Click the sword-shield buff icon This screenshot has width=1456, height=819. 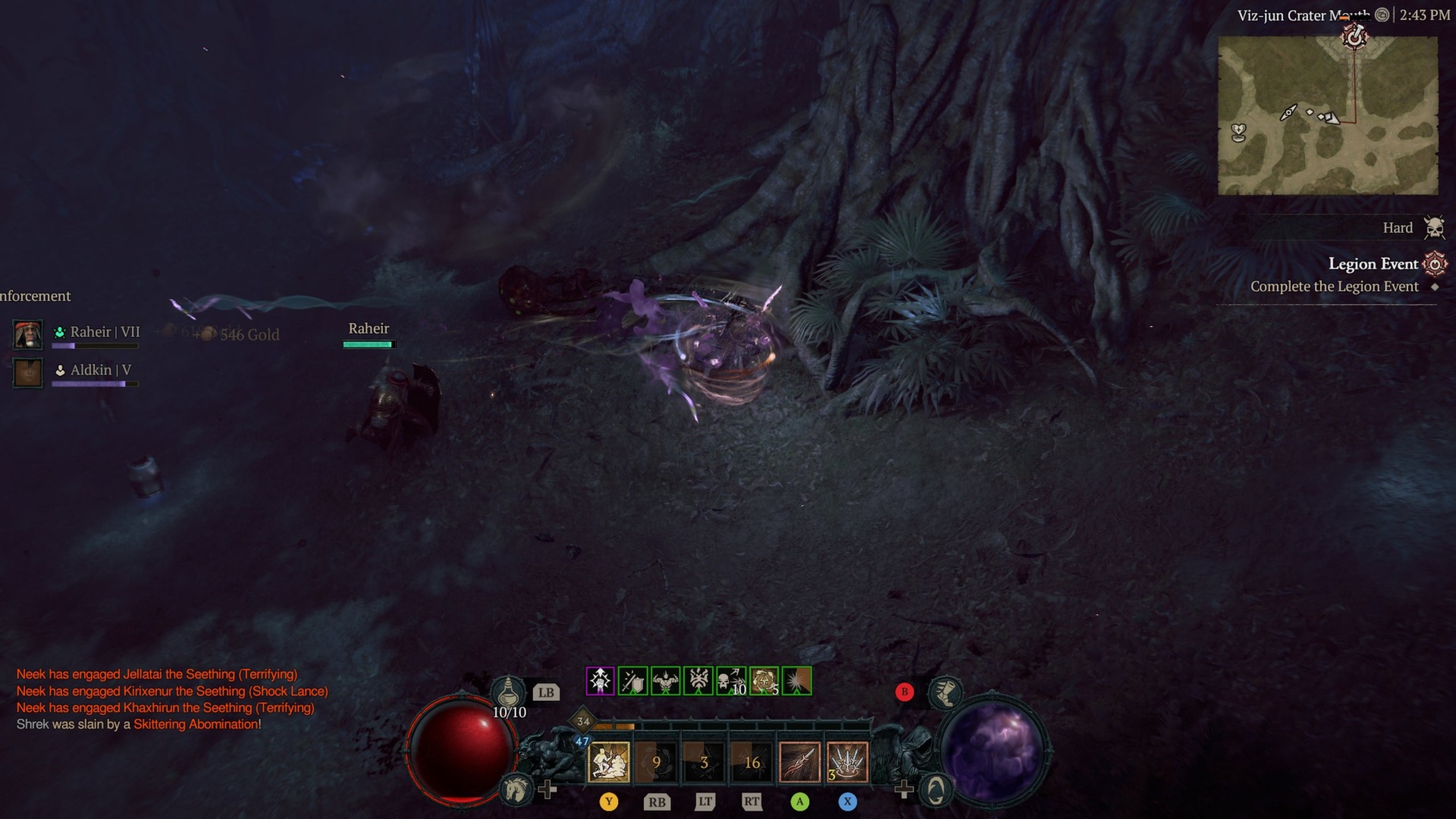point(632,680)
